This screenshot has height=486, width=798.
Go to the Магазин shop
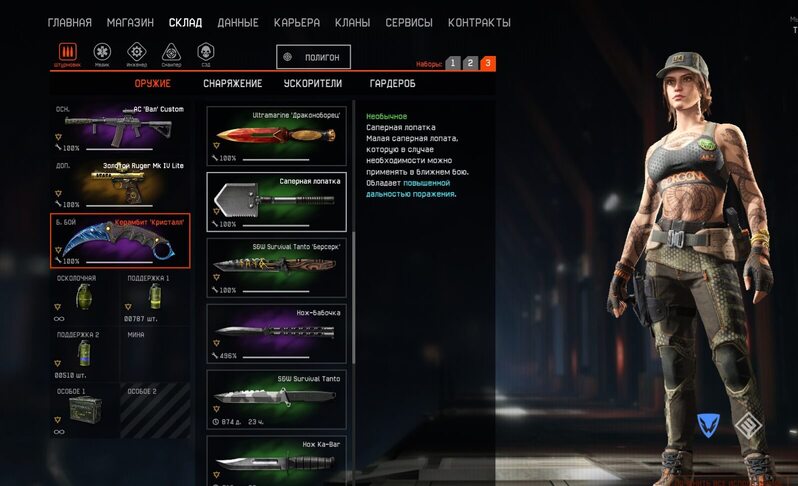(x=130, y=23)
